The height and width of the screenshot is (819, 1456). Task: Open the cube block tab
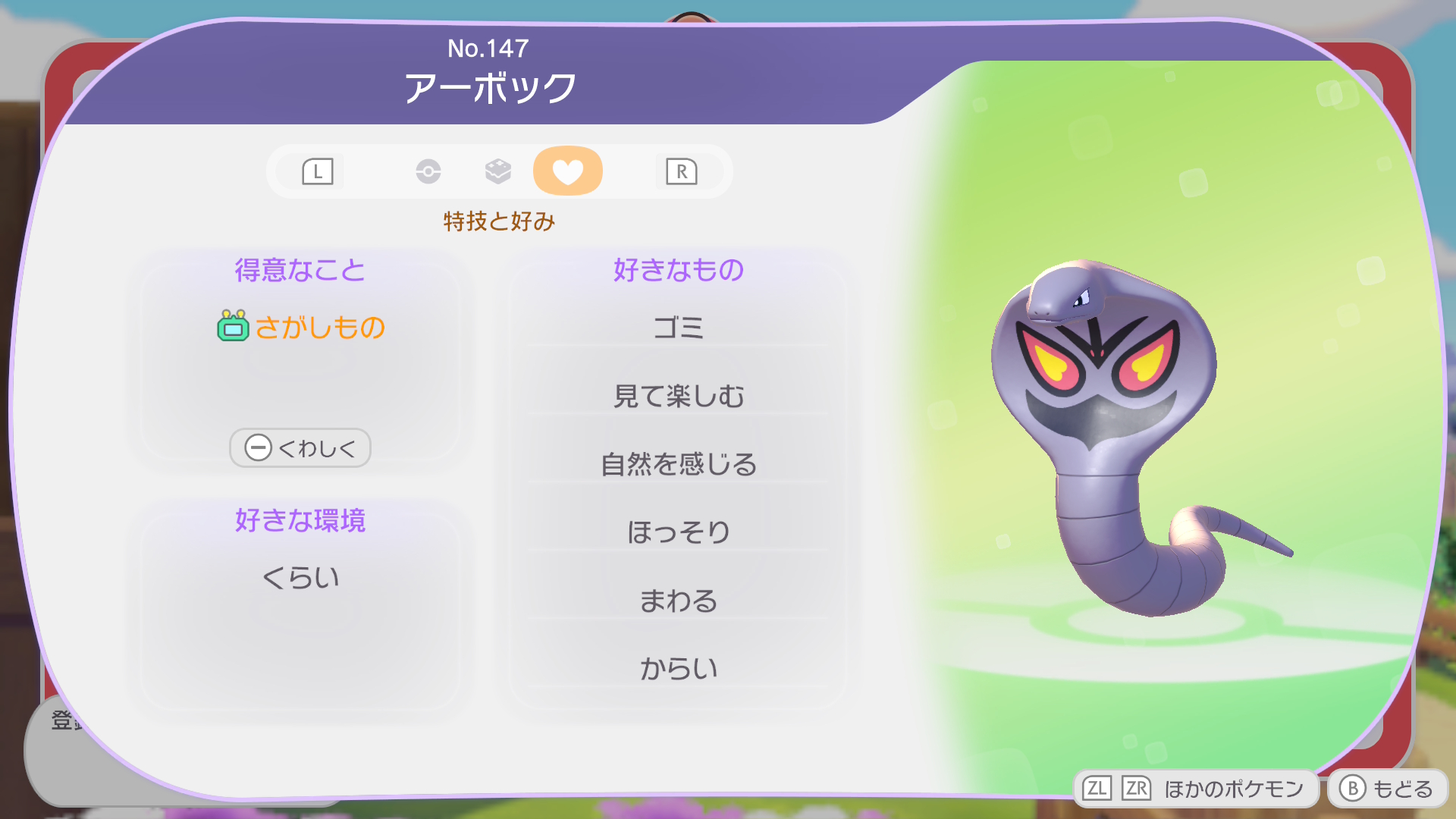coord(497,171)
